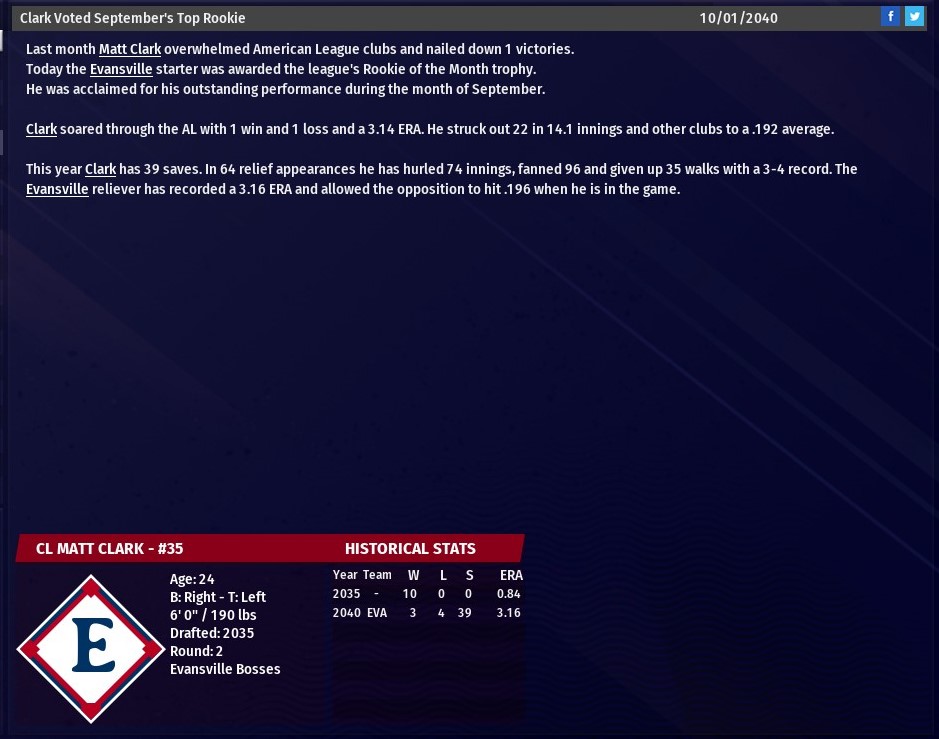Share the article on Facebook
Screen dimensions: 939x739
pyautogui.click(x=890, y=17)
